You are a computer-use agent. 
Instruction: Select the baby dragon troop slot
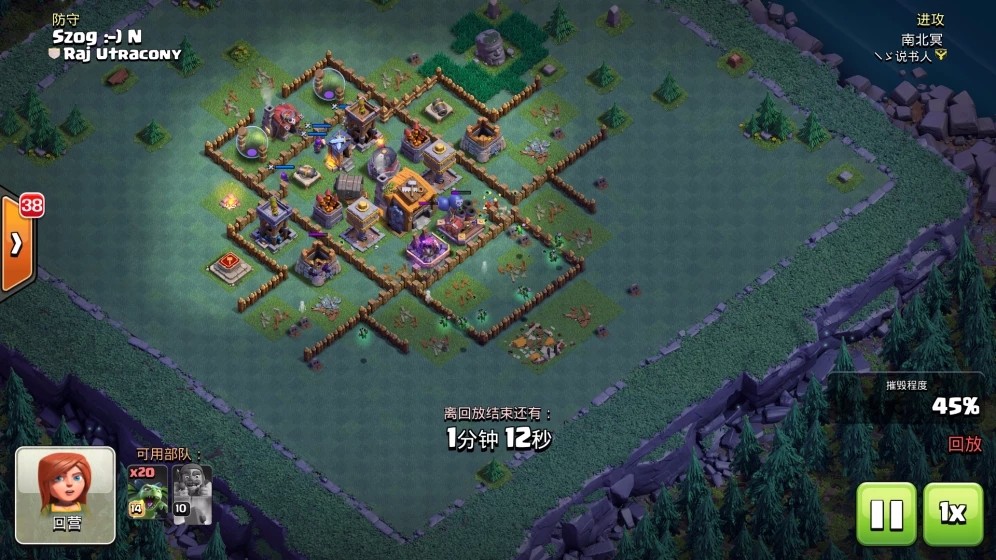(146, 492)
